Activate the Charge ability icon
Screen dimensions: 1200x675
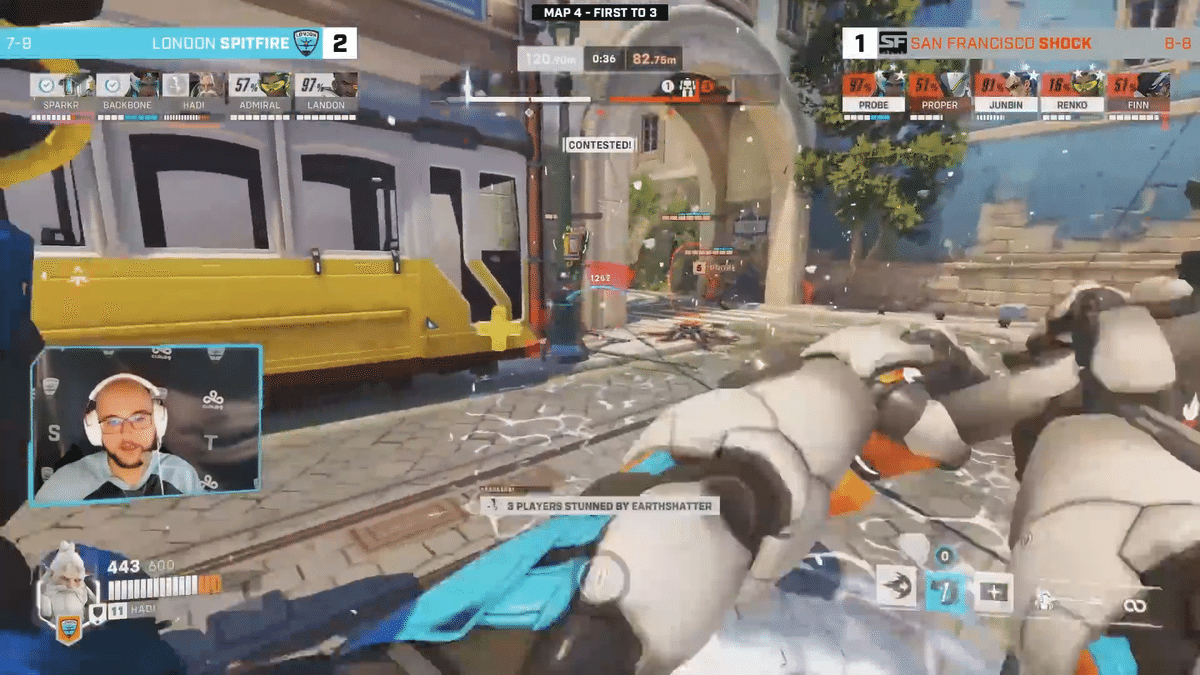(894, 592)
